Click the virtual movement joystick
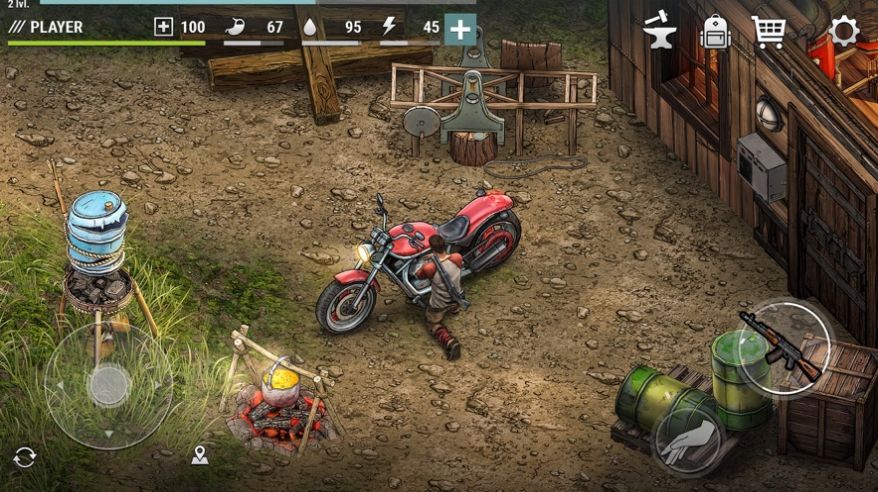This screenshot has width=878, height=492. tap(108, 385)
